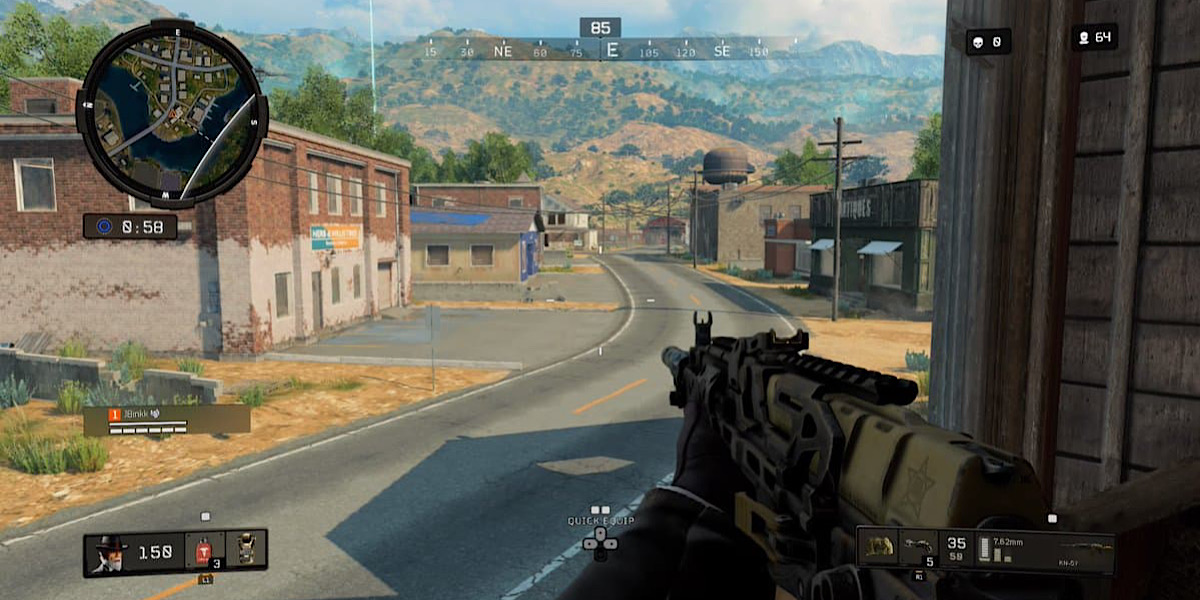
Task: Click the backpack icon beside the equipment slot
Action: [880, 546]
